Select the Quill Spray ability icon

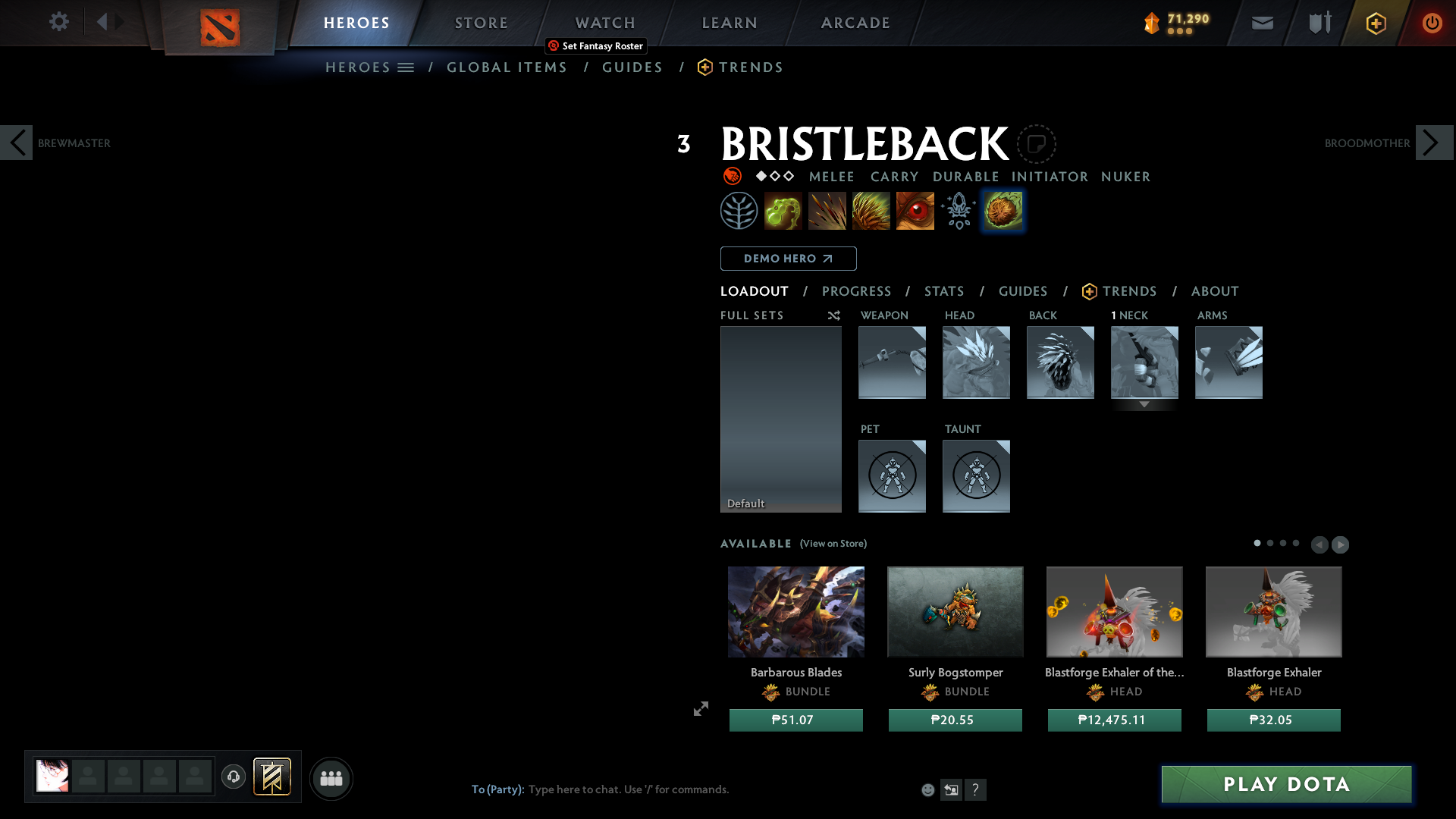coord(827,210)
